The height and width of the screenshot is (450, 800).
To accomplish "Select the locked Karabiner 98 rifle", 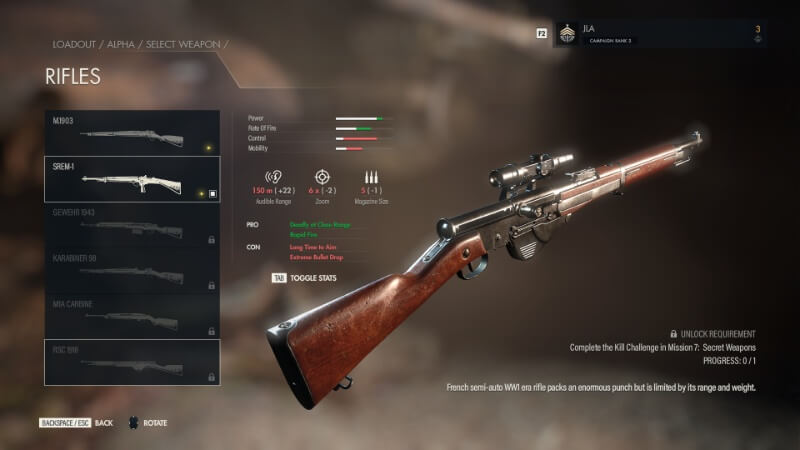I will tap(132, 270).
